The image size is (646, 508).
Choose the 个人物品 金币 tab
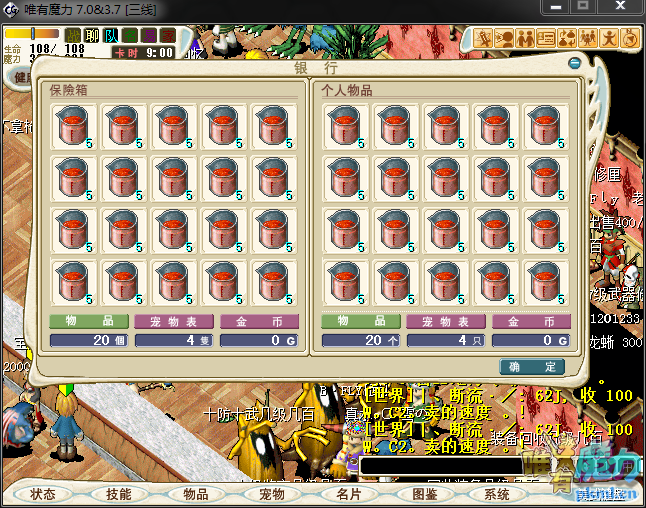[x=530, y=322]
